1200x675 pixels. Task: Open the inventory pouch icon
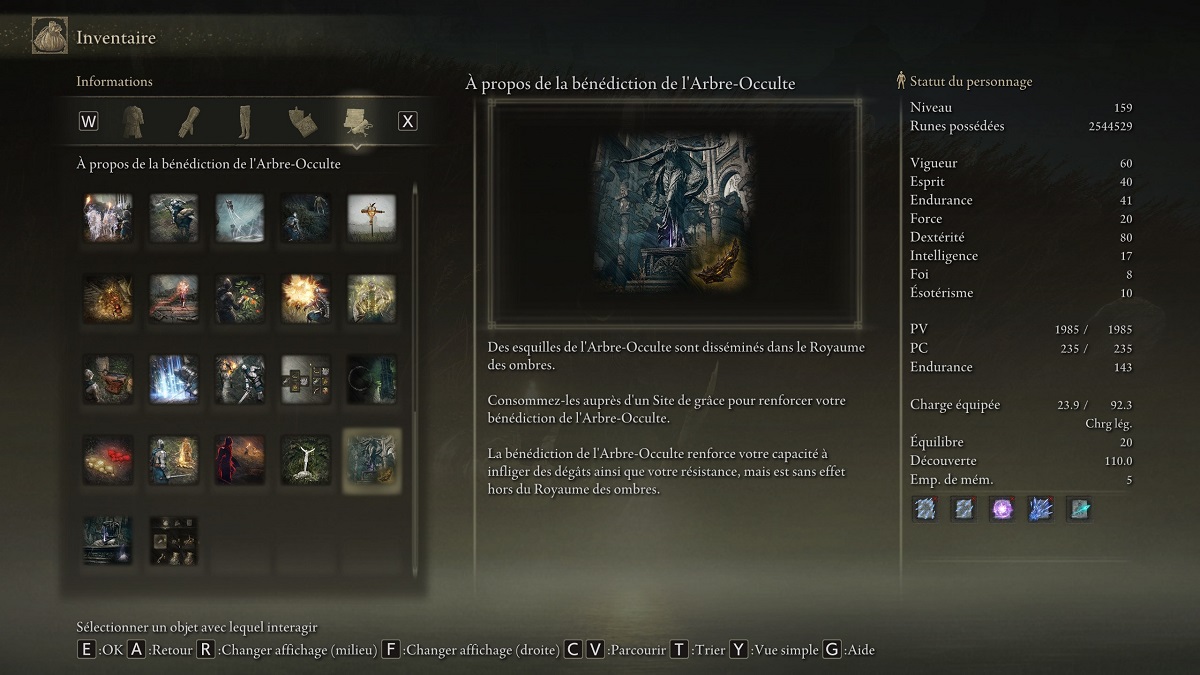click(50, 38)
